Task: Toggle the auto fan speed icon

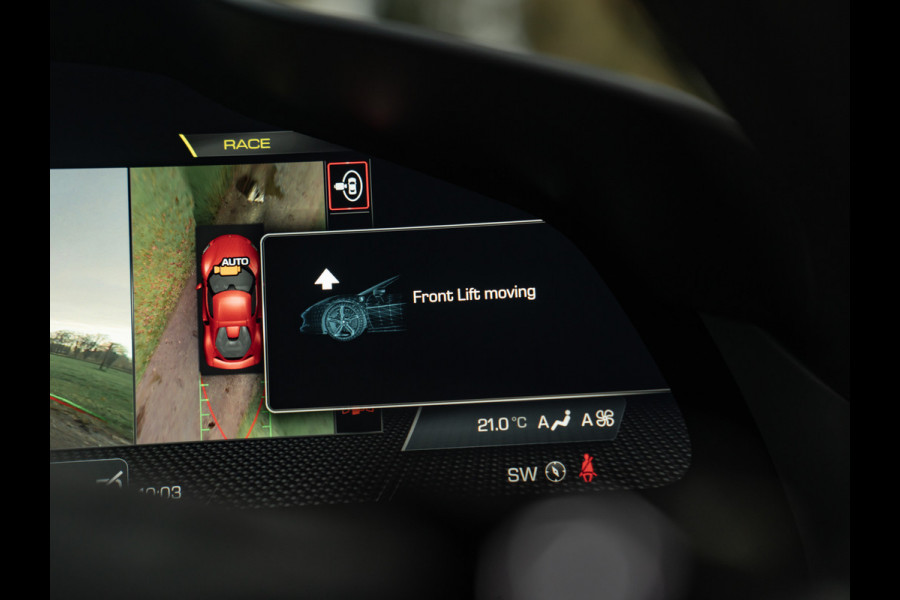Action: click(x=598, y=419)
